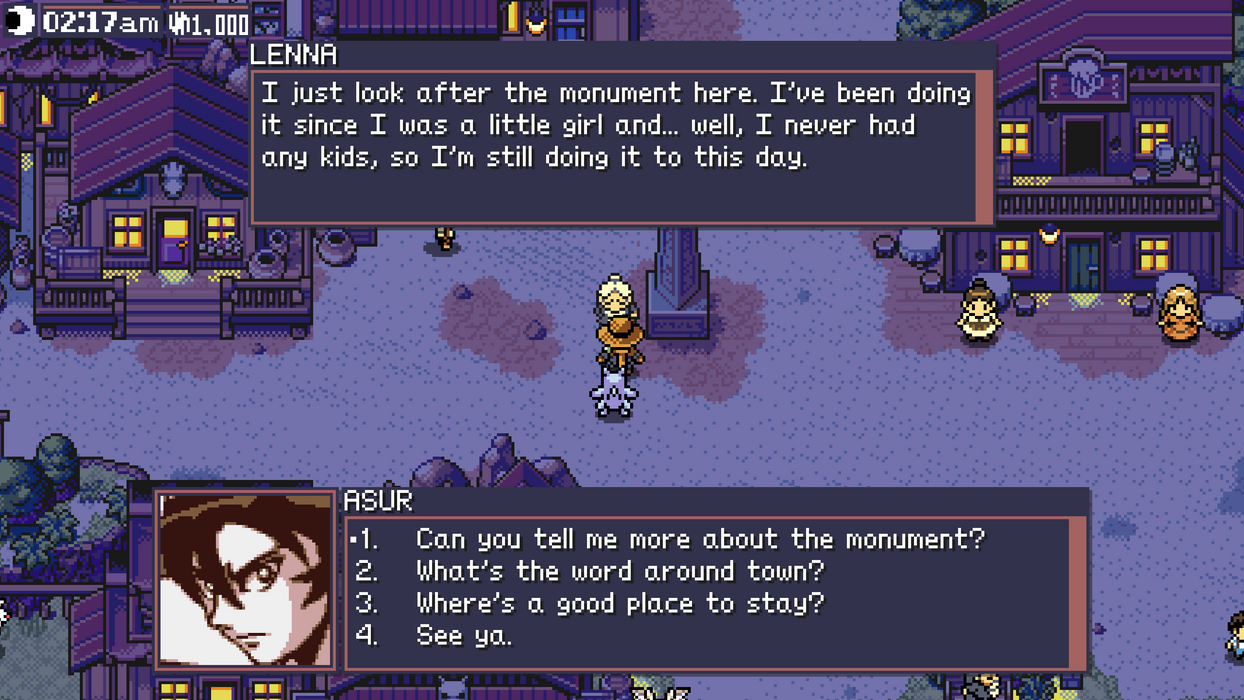
Task: Choose "What's the word around town?"
Action: pos(620,571)
